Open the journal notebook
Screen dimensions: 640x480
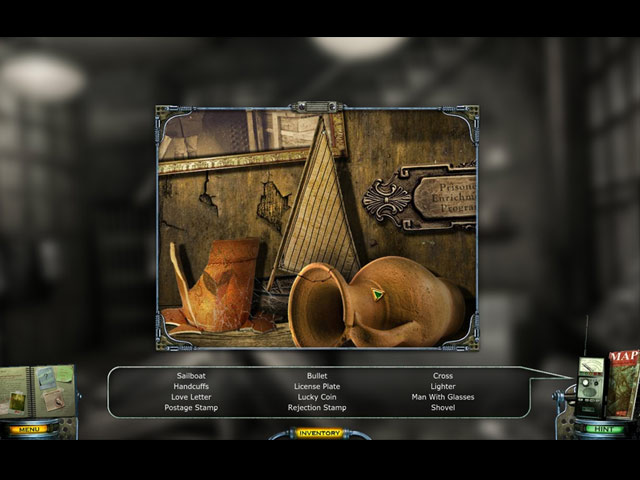coord(36,394)
